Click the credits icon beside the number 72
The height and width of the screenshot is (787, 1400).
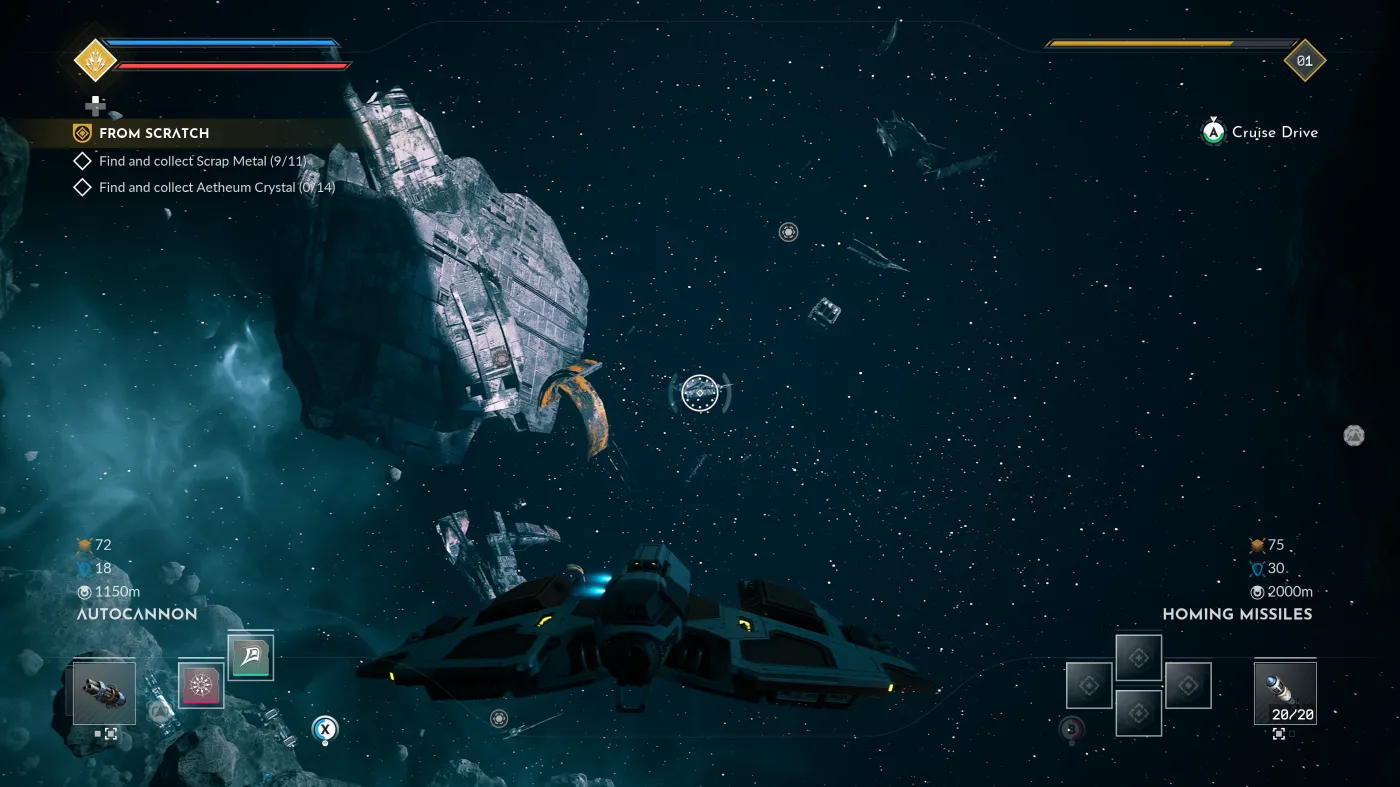pyautogui.click(x=87, y=545)
